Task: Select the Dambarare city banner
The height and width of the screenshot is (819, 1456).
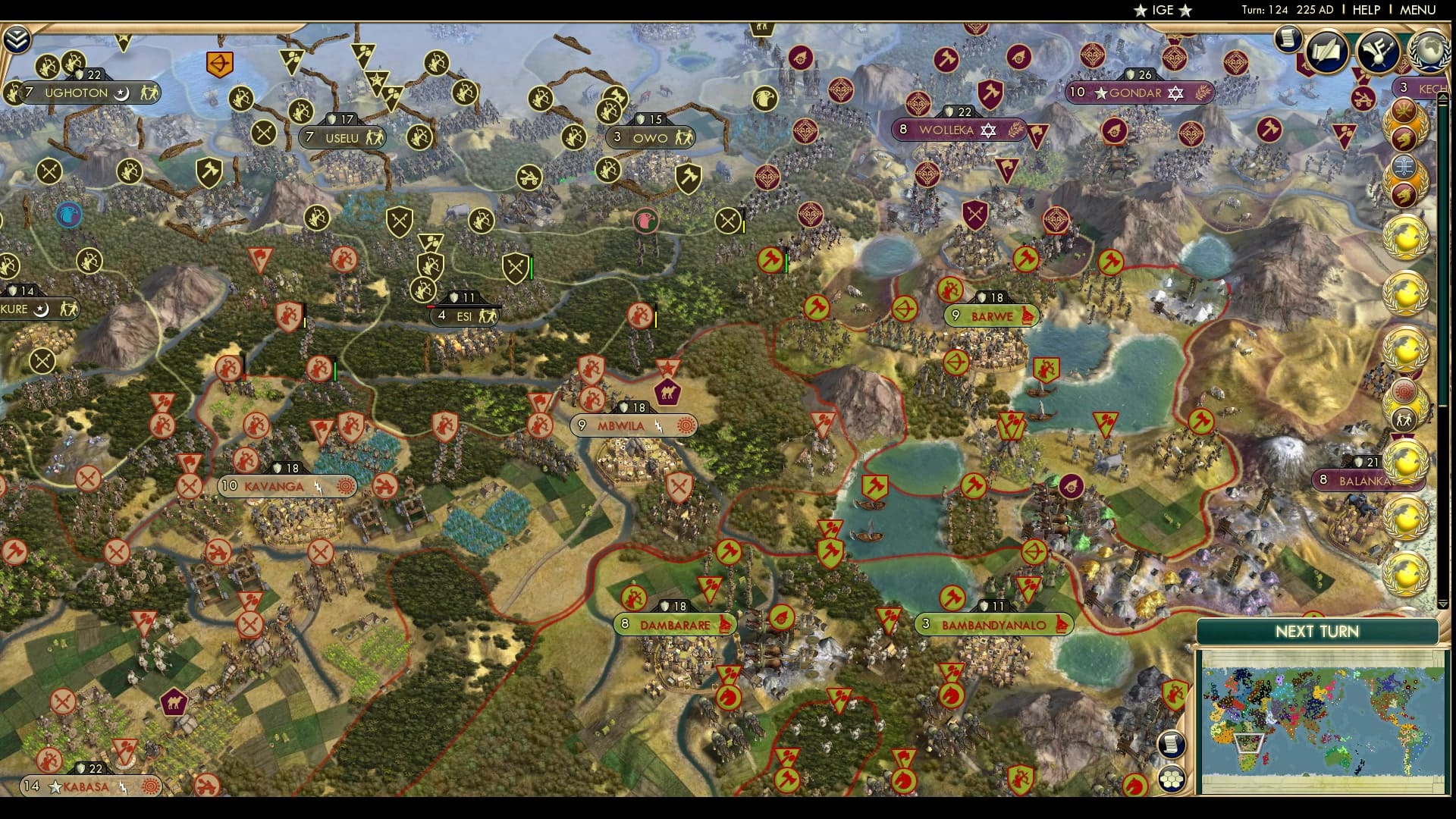Action: 674,625
